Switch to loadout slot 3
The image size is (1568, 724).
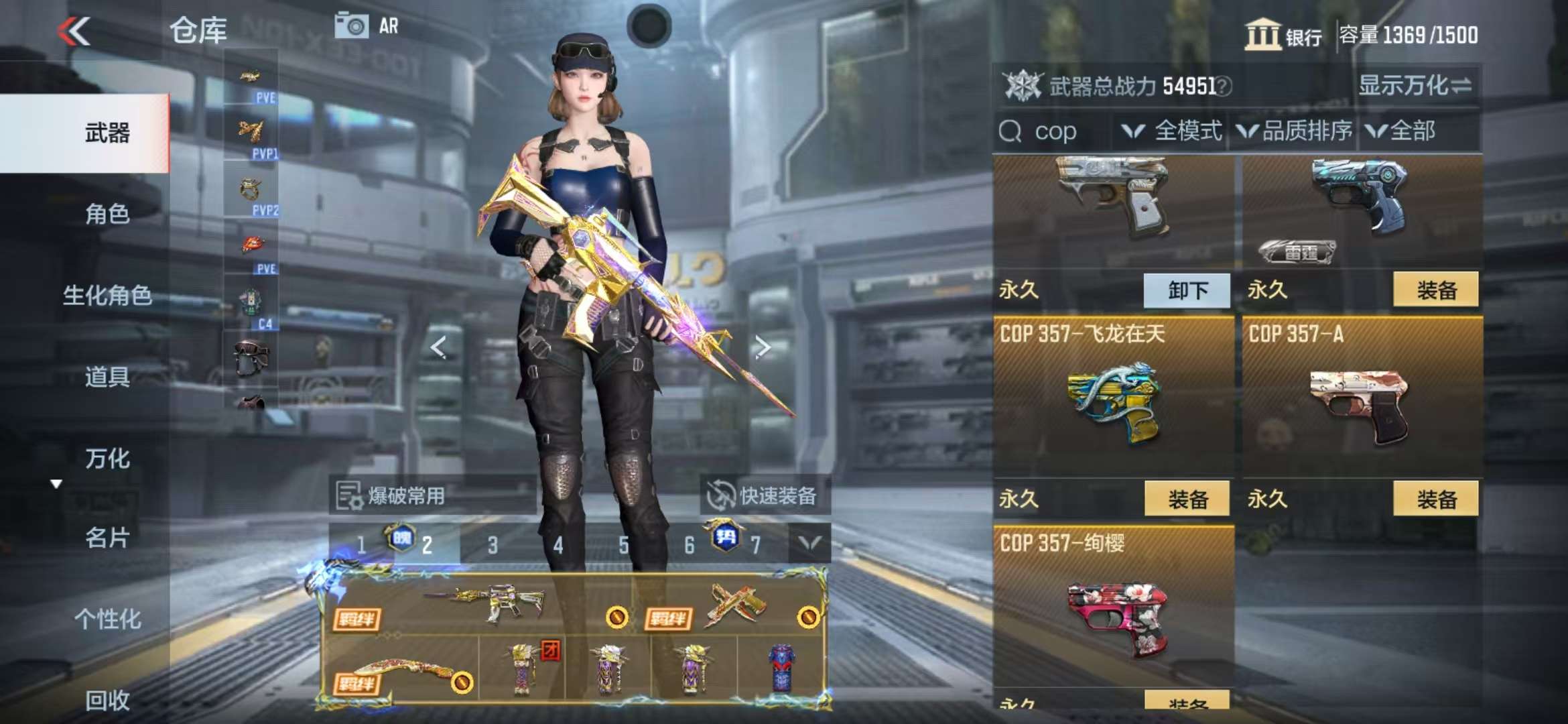pos(493,545)
